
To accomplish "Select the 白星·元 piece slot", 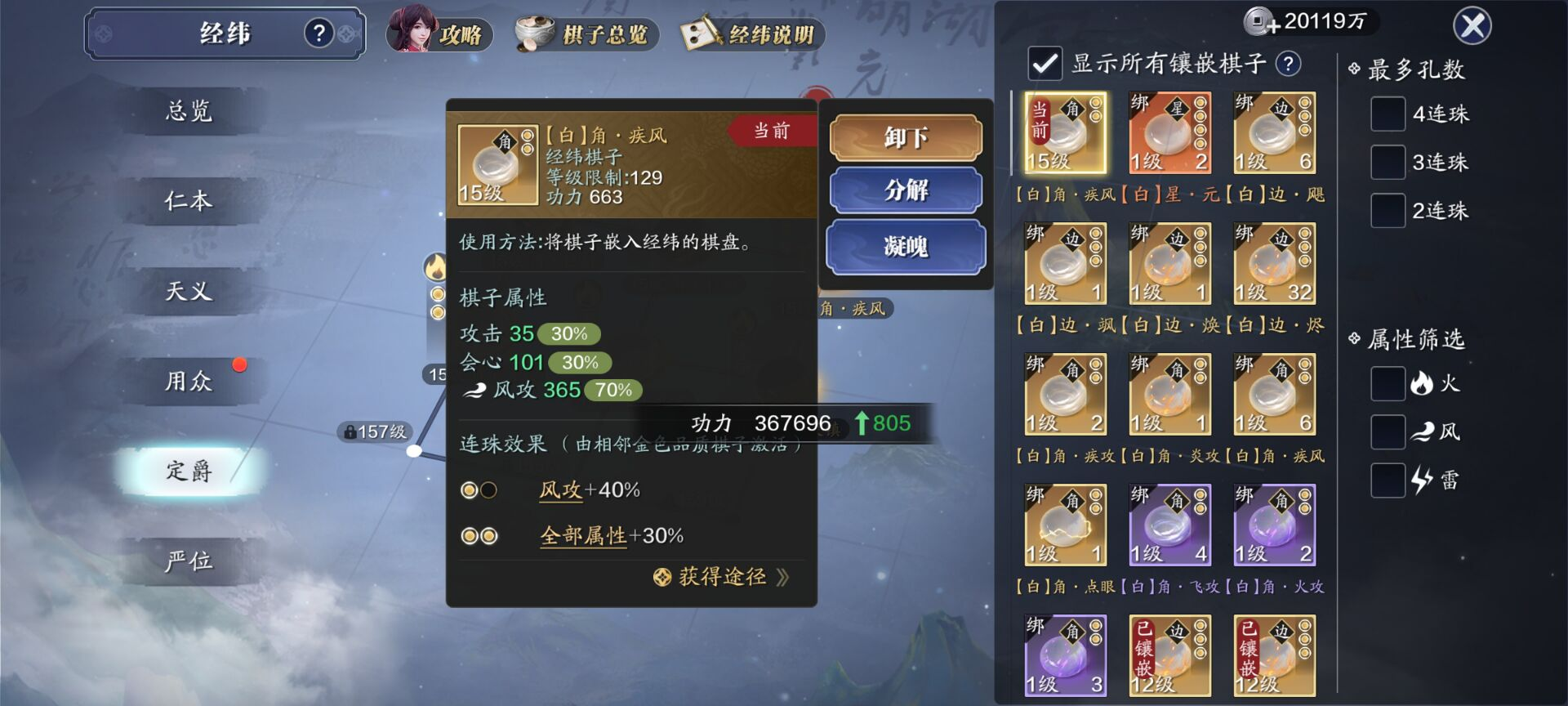I will 1169,133.
